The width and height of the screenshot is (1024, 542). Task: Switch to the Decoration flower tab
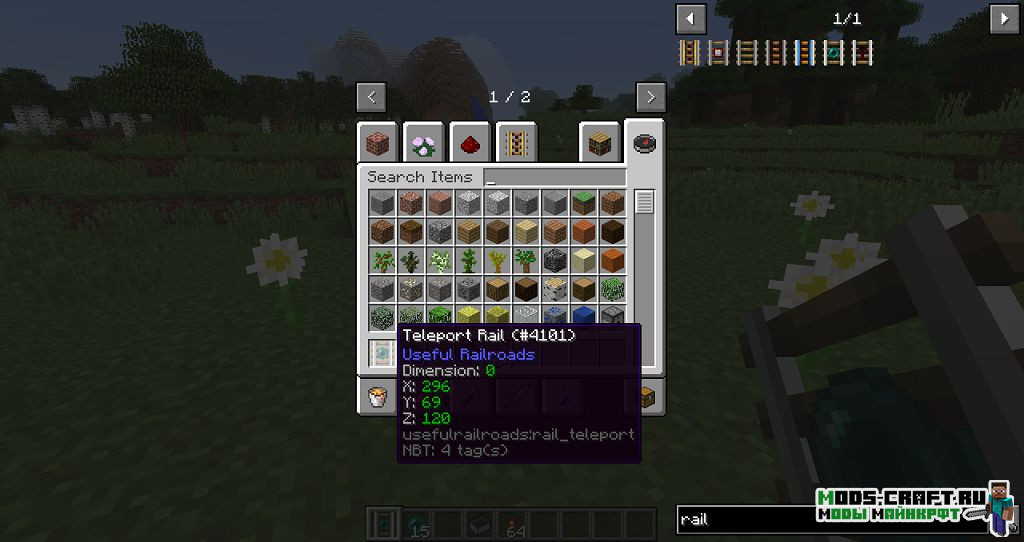tap(425, 144)
